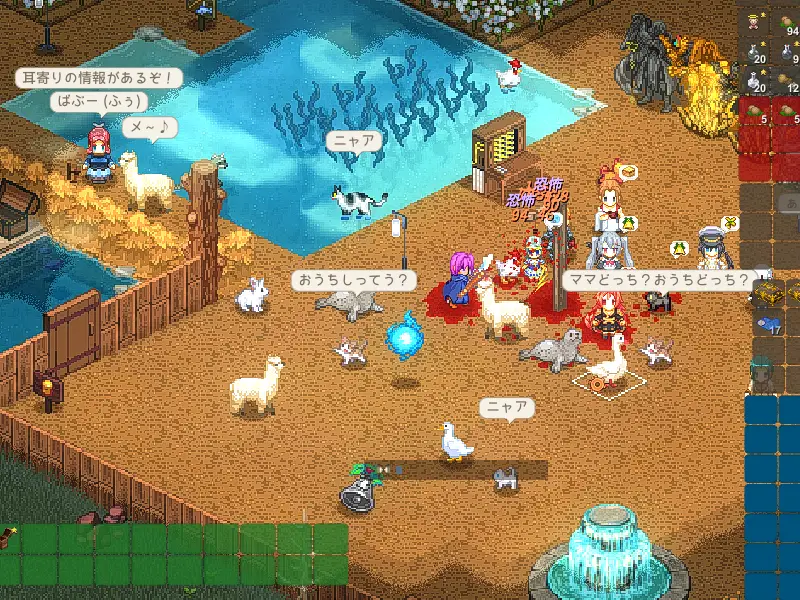Image resolution: width=800 pixels, height=600 pixels.
Task: Select the blue item stack of 17
Action: click(x=768, y=324)
